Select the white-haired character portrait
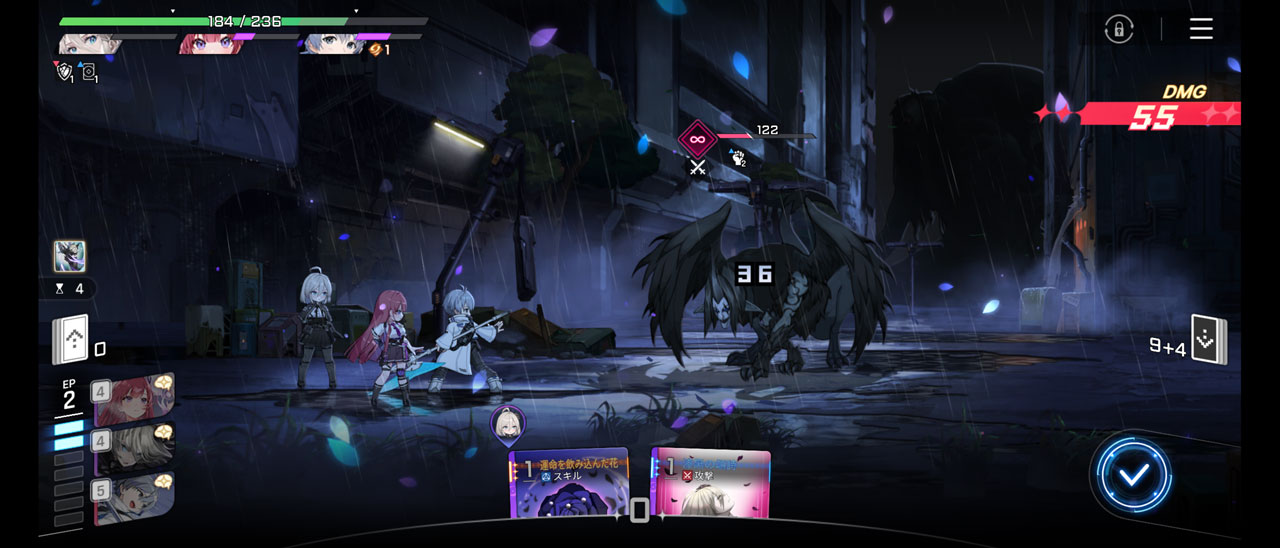 pos(91,44)
